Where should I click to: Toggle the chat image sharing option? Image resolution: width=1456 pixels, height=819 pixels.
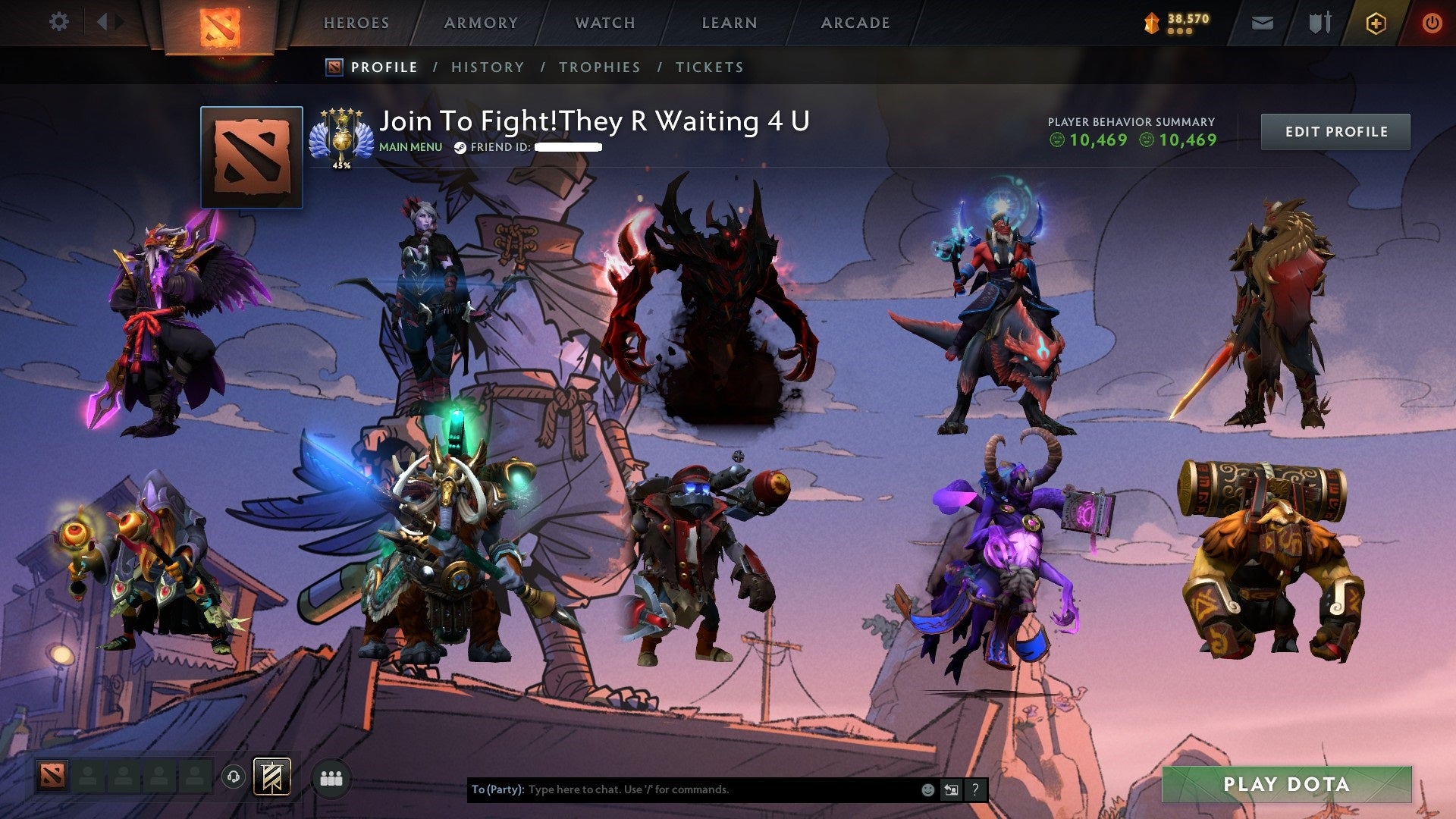(x=952, y=789)
